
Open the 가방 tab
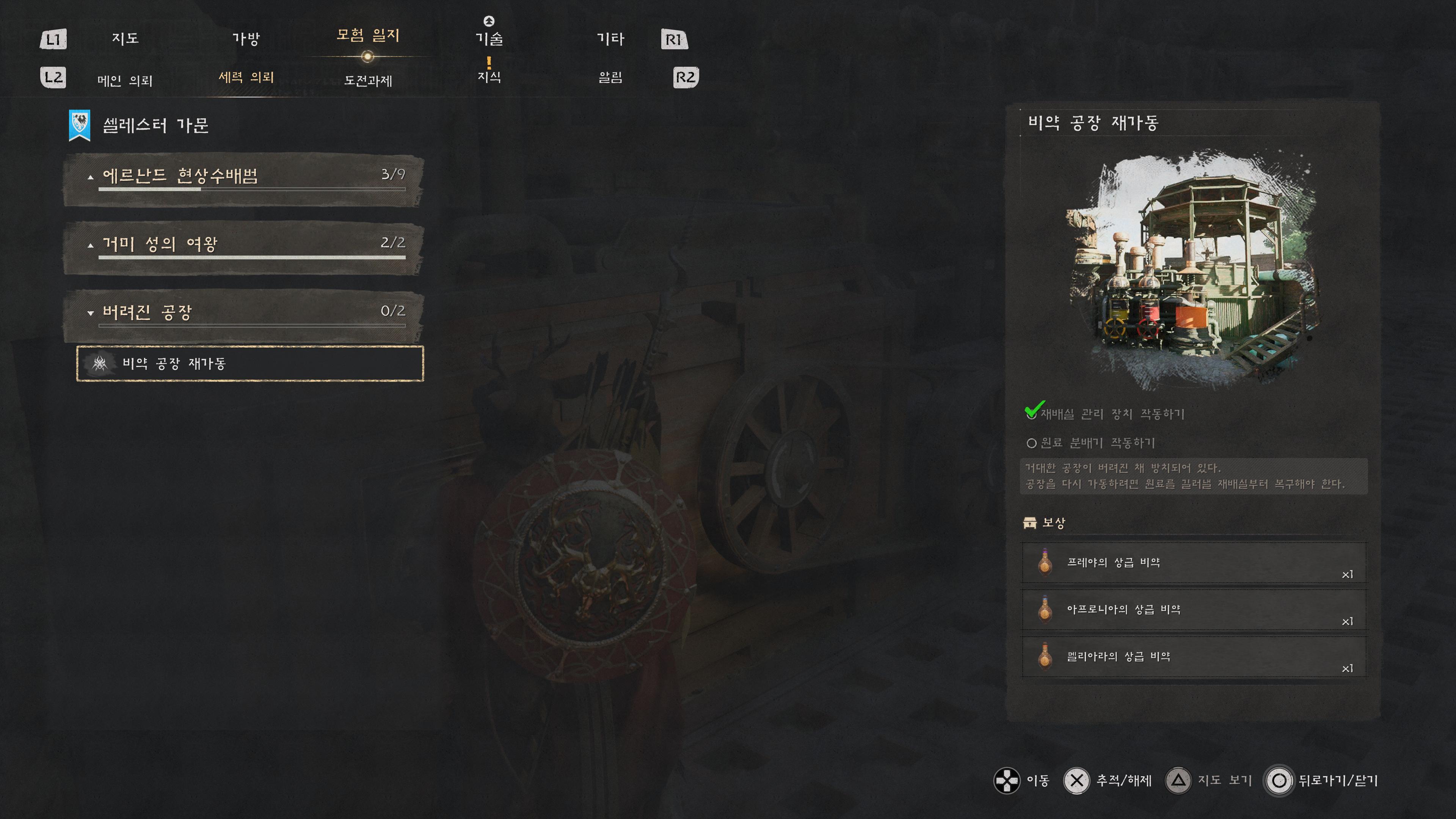(246, 38)
